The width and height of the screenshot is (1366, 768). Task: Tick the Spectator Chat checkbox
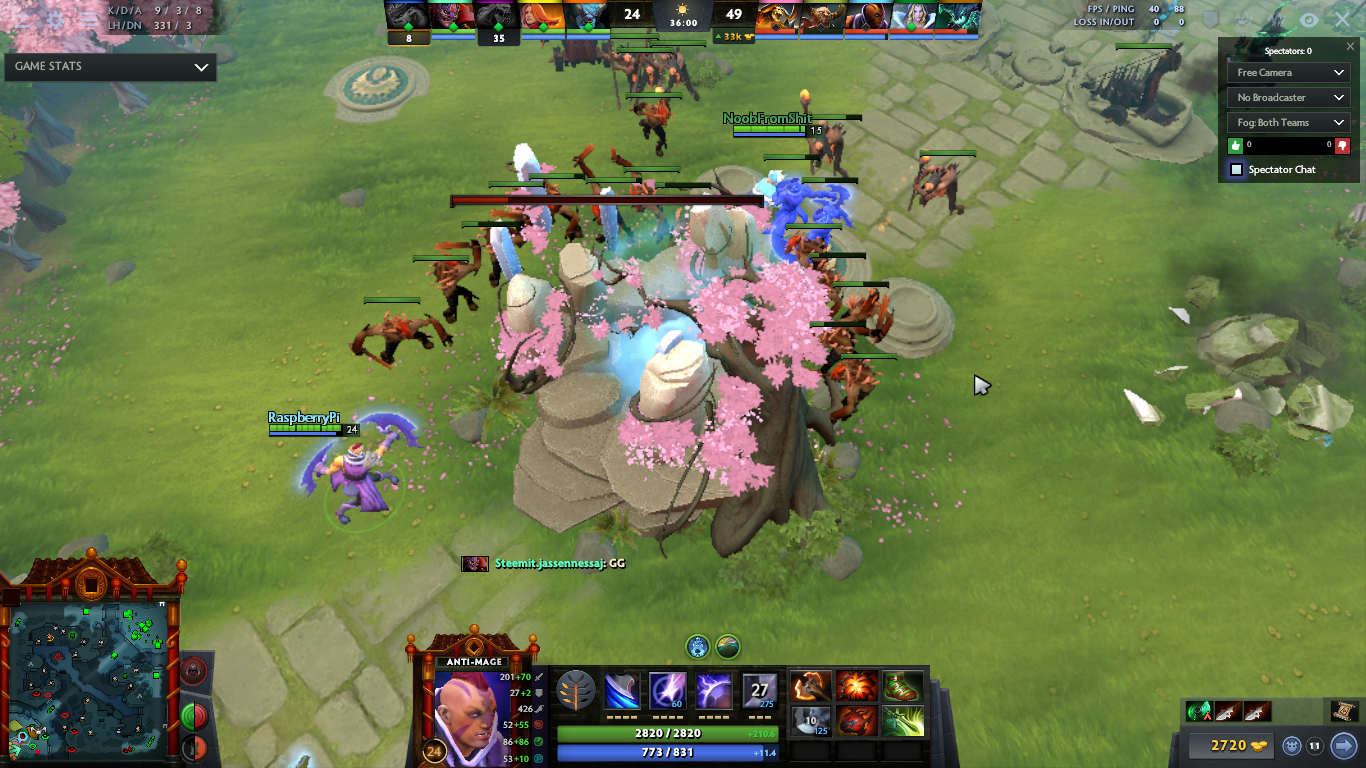1236,170
